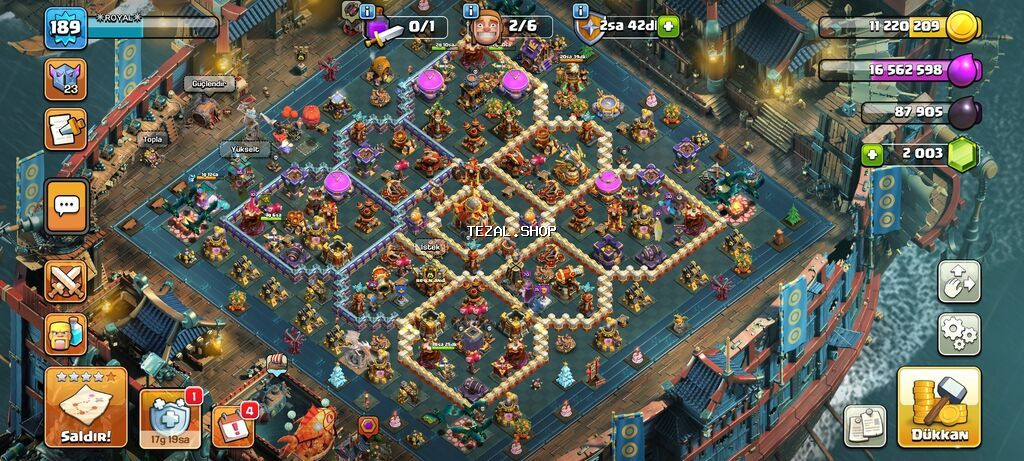The height and width of the screenshot is (461, 1024).
Task: Open the shield event with 17g 19sa timer
Action: click(x=168, y=415)
